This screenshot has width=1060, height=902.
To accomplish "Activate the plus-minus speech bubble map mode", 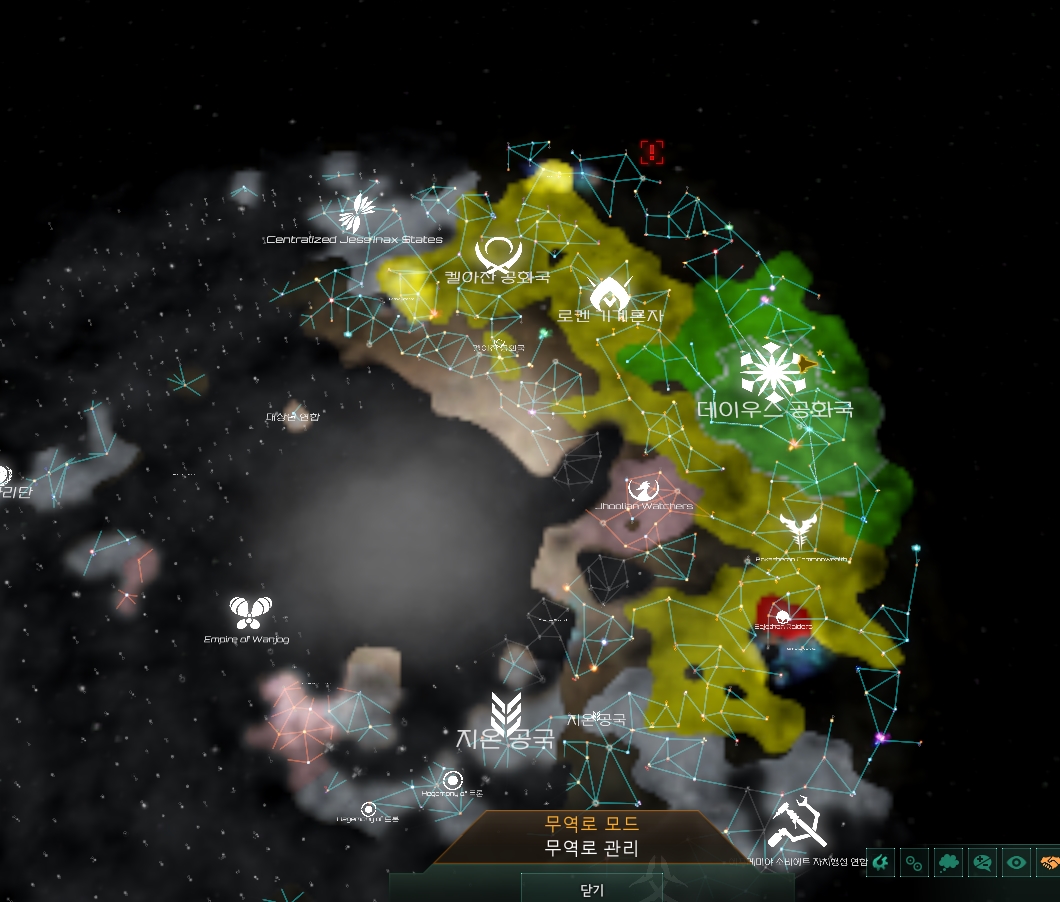I will 983,862.
